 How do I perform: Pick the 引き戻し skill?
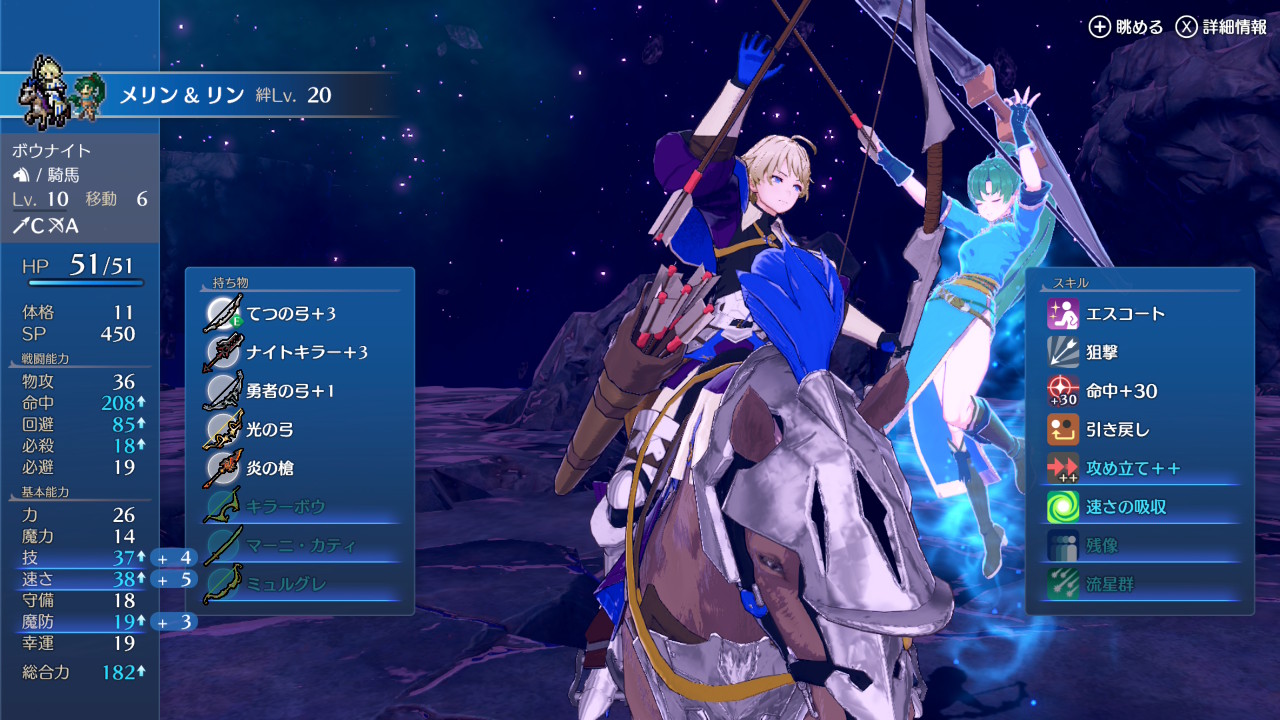click(x=1140, y=430)
